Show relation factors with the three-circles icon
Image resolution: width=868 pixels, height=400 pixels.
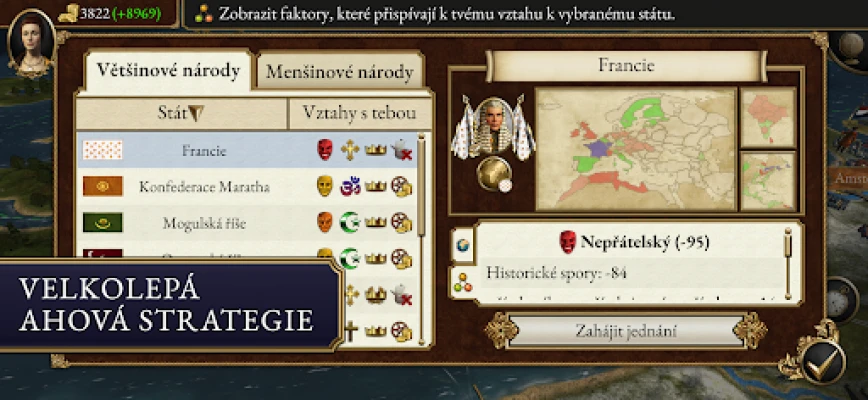tap(463, 282)
